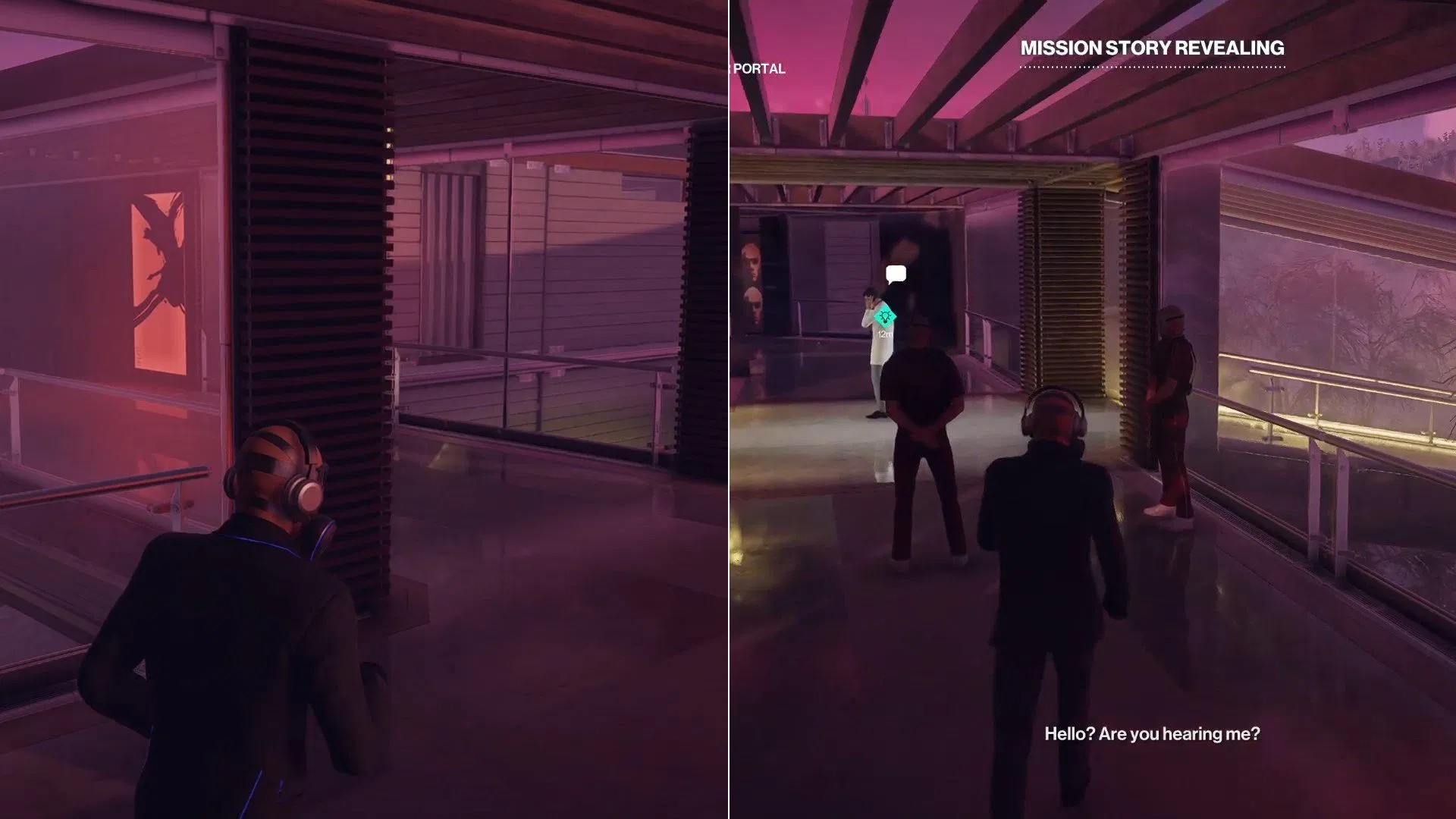The height and width of the screenshot is (819, 1456).
Task: Click the dotted progress line under the mission title
Action: click(1153, 66)
